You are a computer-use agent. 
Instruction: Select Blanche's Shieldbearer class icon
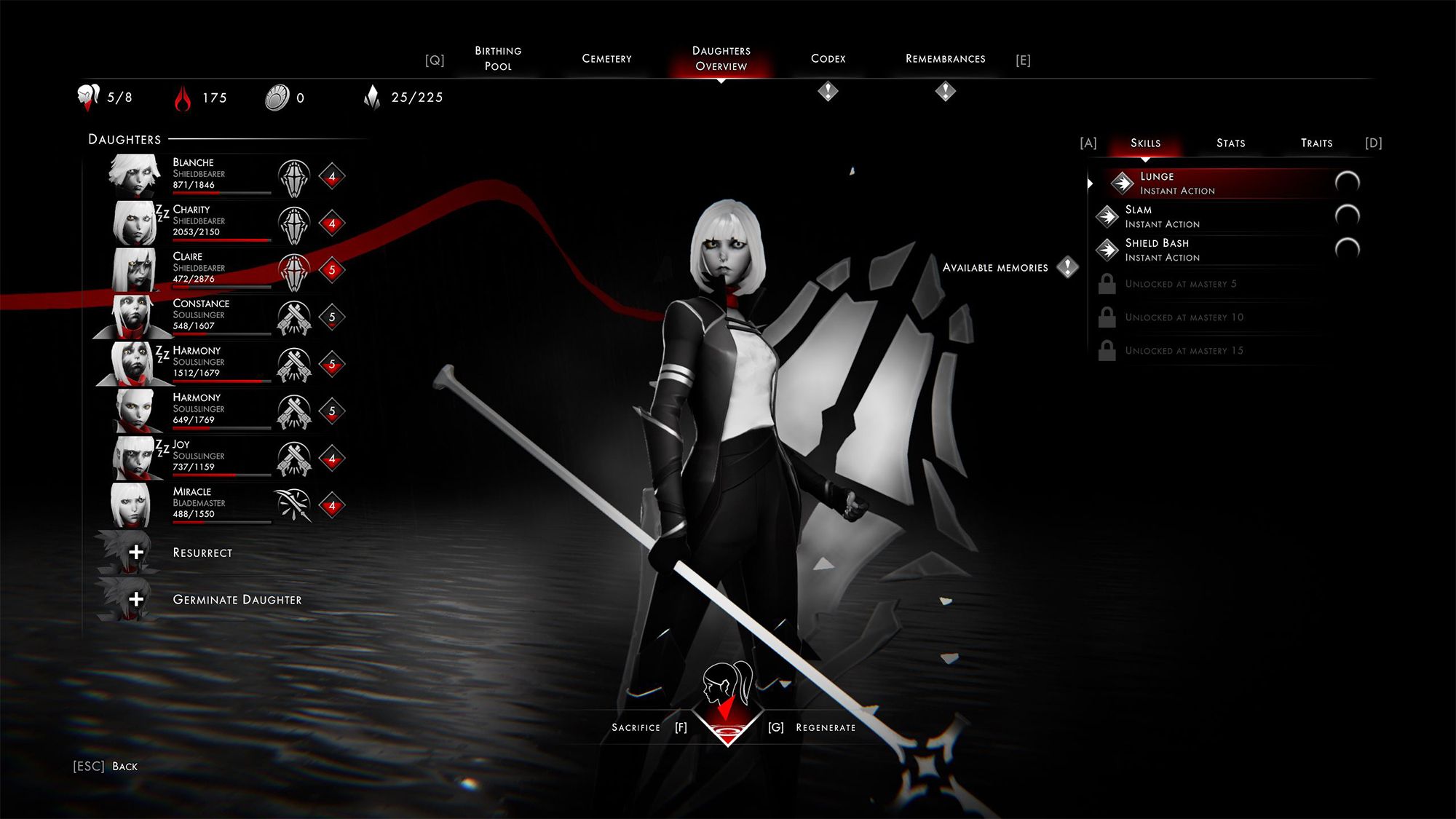294,176
